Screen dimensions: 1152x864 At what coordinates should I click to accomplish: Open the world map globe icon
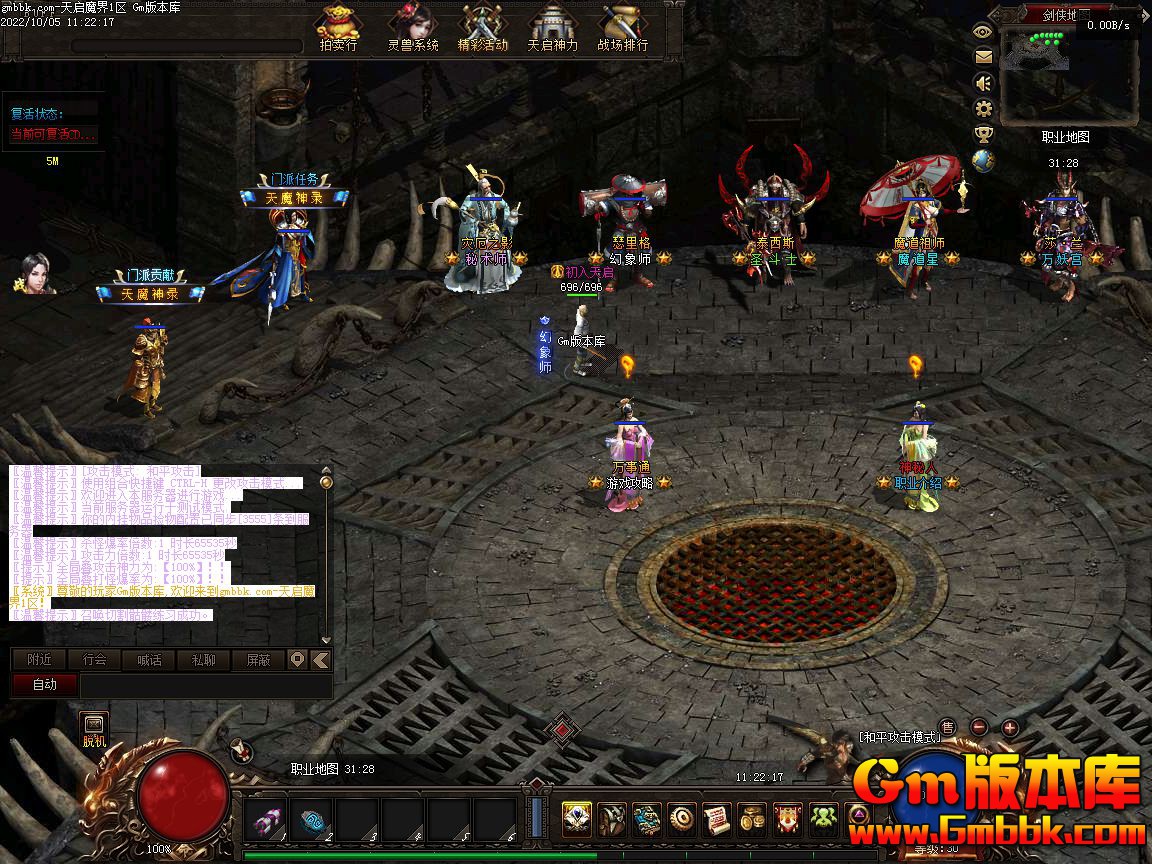(983, 161)
